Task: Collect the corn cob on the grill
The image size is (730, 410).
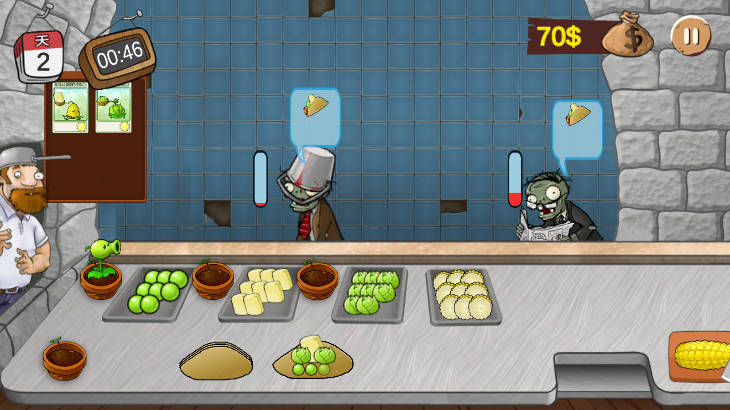Action: coord(700,354)
